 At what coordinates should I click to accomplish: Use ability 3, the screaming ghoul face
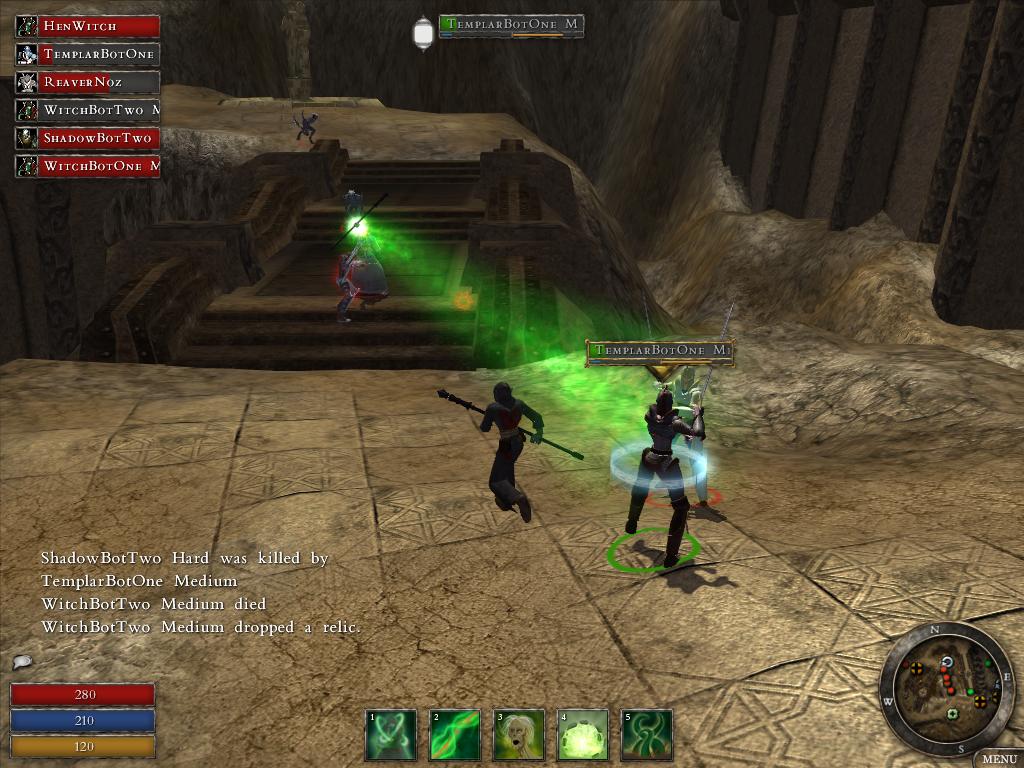coord(519,735)
